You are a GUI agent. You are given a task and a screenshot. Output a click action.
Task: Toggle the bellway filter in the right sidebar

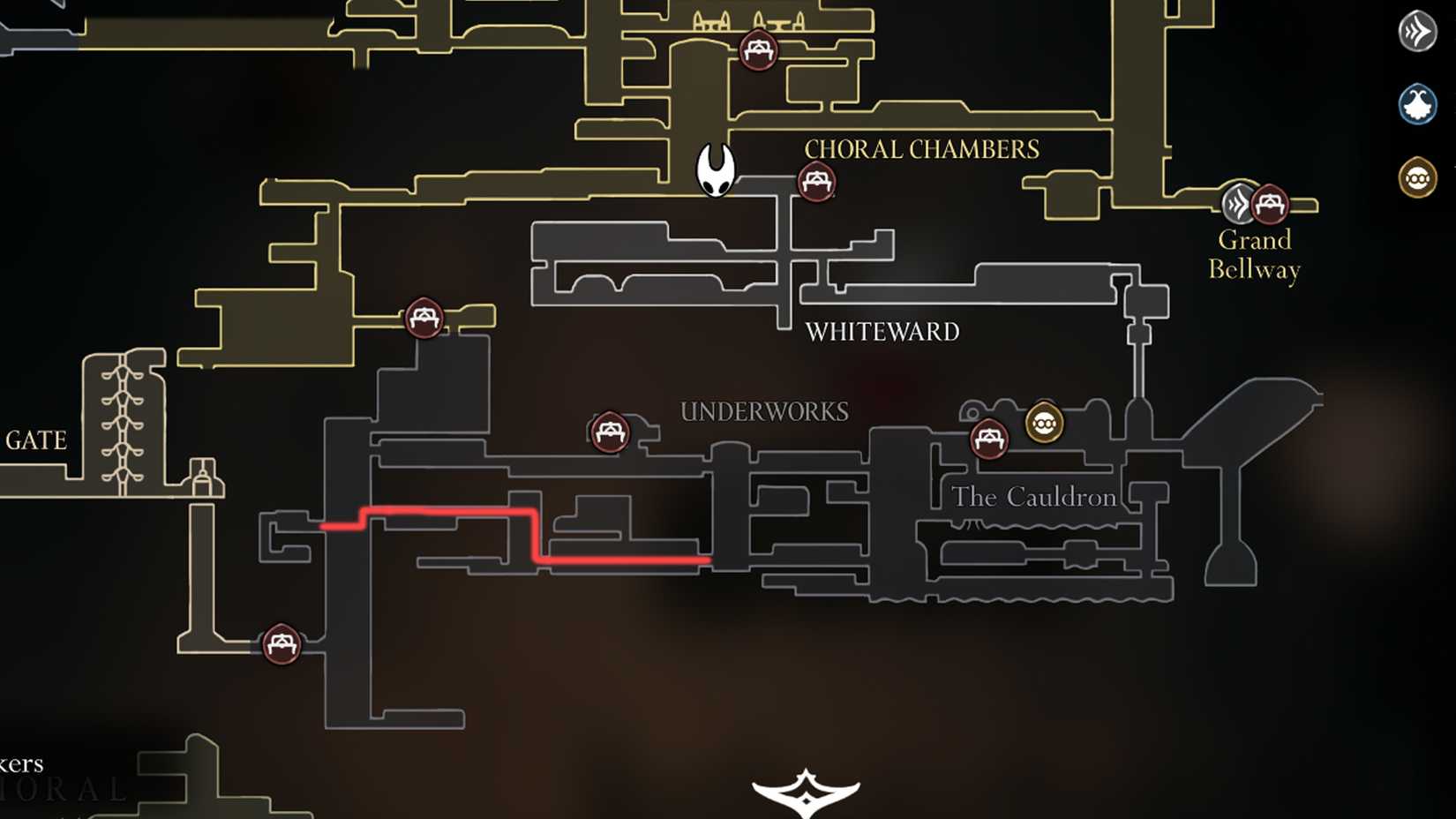point(1417,32)
